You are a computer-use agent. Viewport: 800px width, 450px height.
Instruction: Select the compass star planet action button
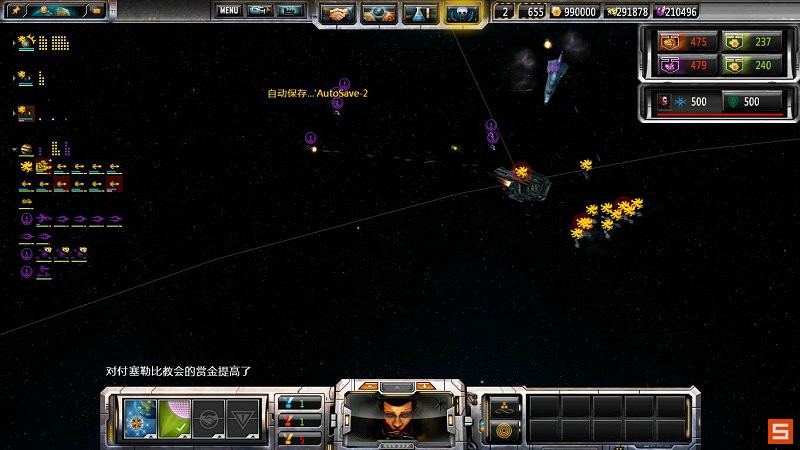point(137,415)
